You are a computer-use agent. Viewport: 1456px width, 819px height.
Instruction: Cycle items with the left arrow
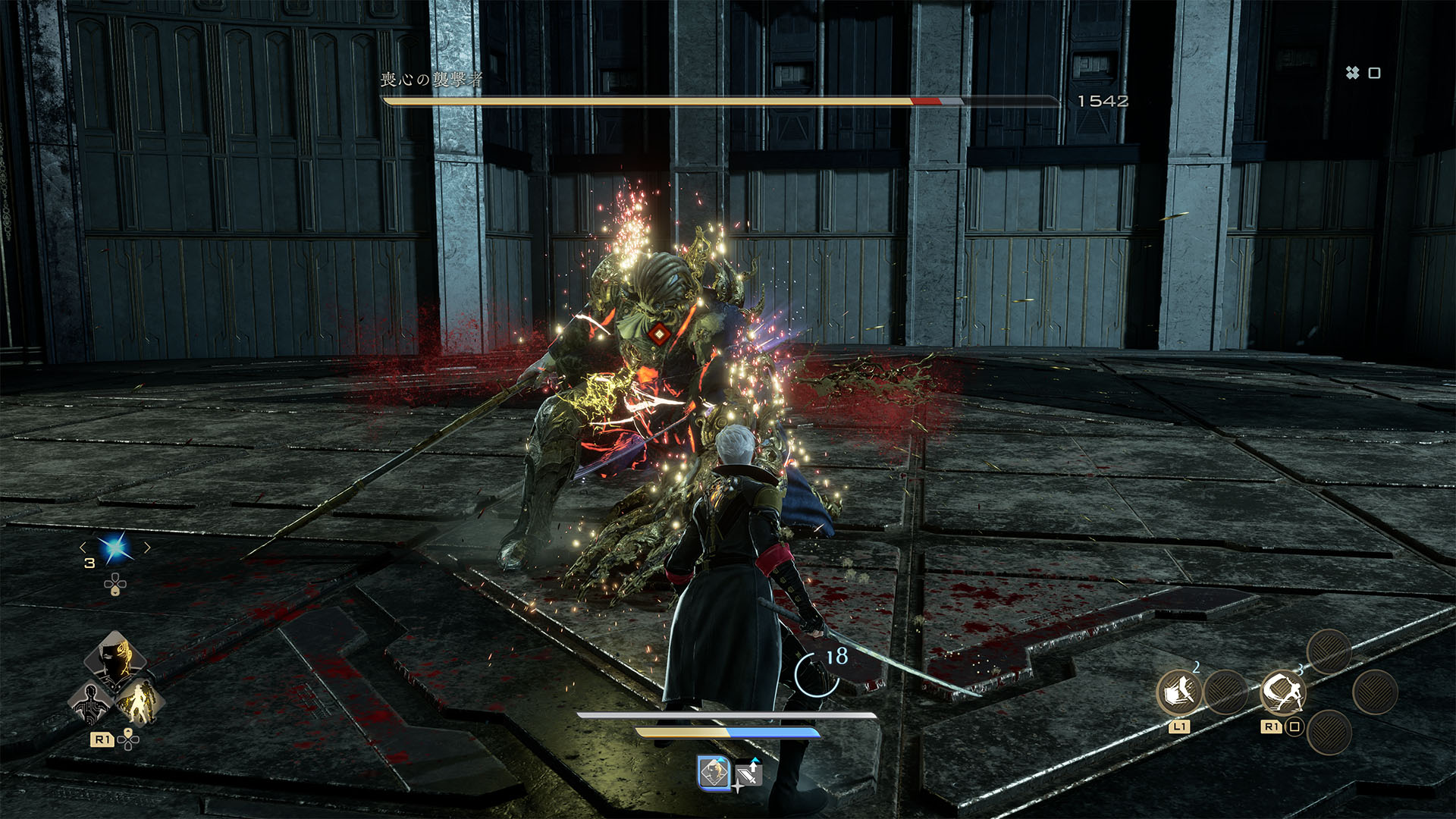pos(83,547)
